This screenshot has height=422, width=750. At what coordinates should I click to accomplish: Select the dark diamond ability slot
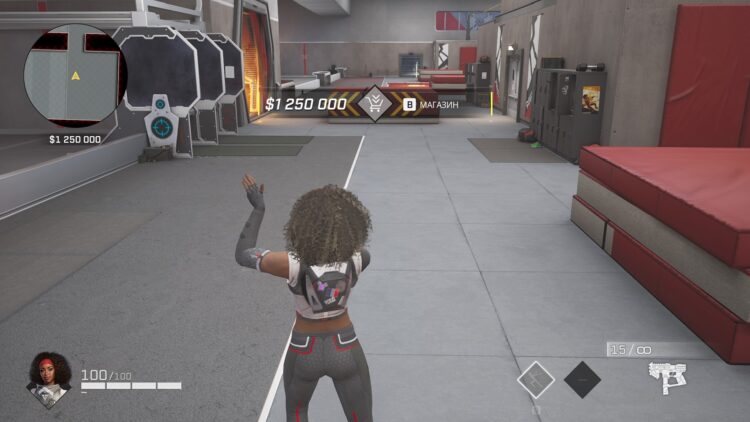582,379
